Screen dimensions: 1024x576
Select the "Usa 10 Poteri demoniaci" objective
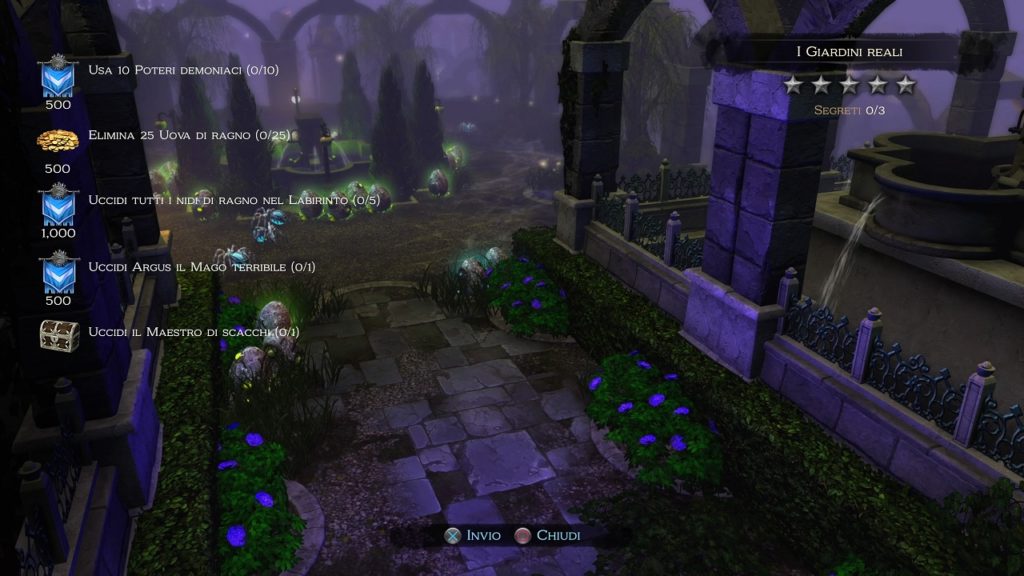pos(183,70)
